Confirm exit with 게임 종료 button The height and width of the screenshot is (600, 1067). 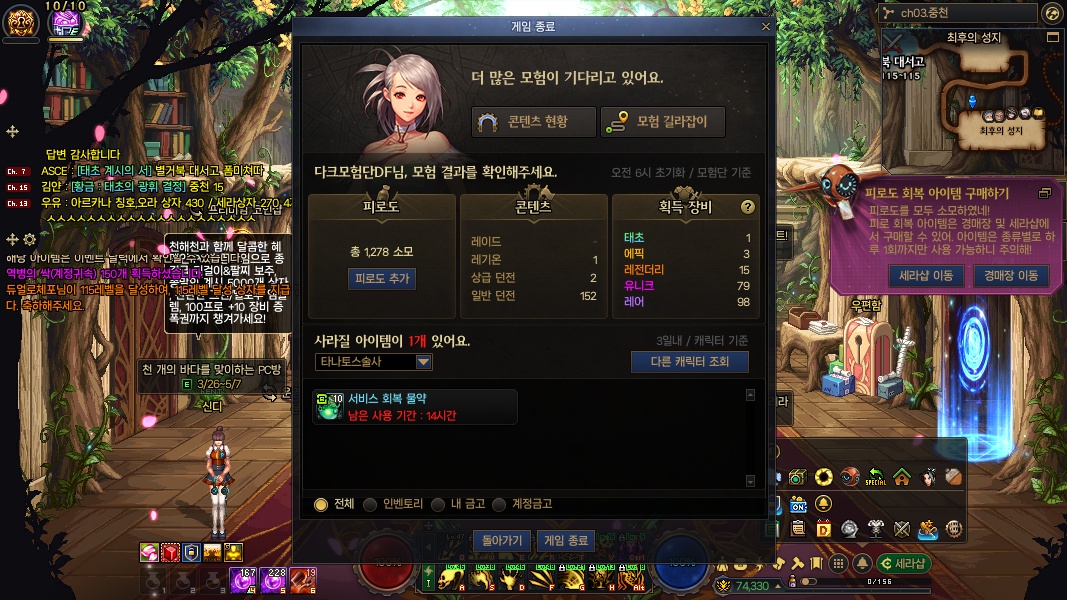pyautogui.click(x=565, y=540)
